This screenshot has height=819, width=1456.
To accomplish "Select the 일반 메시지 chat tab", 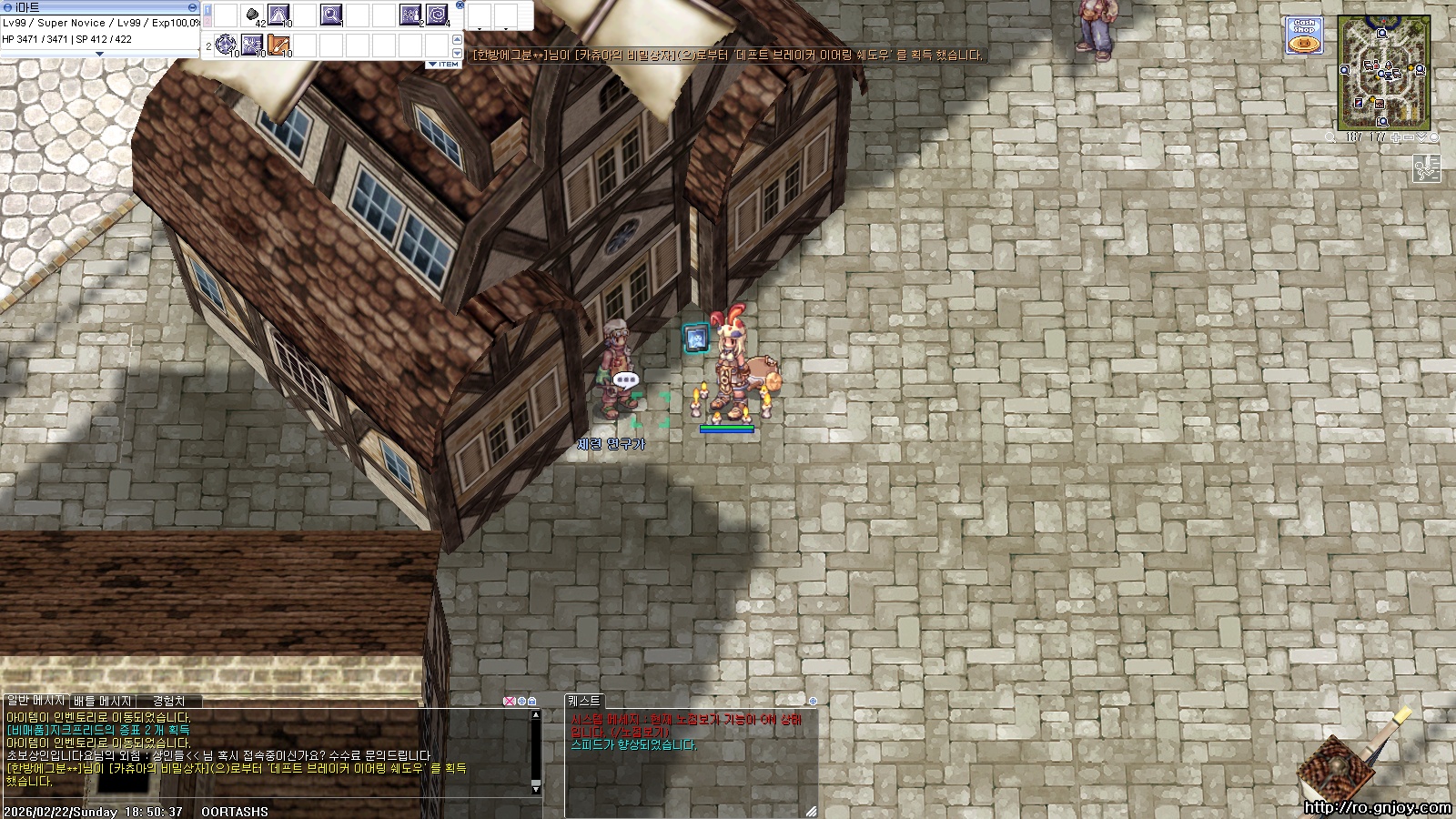I will (x=35, y=701).
